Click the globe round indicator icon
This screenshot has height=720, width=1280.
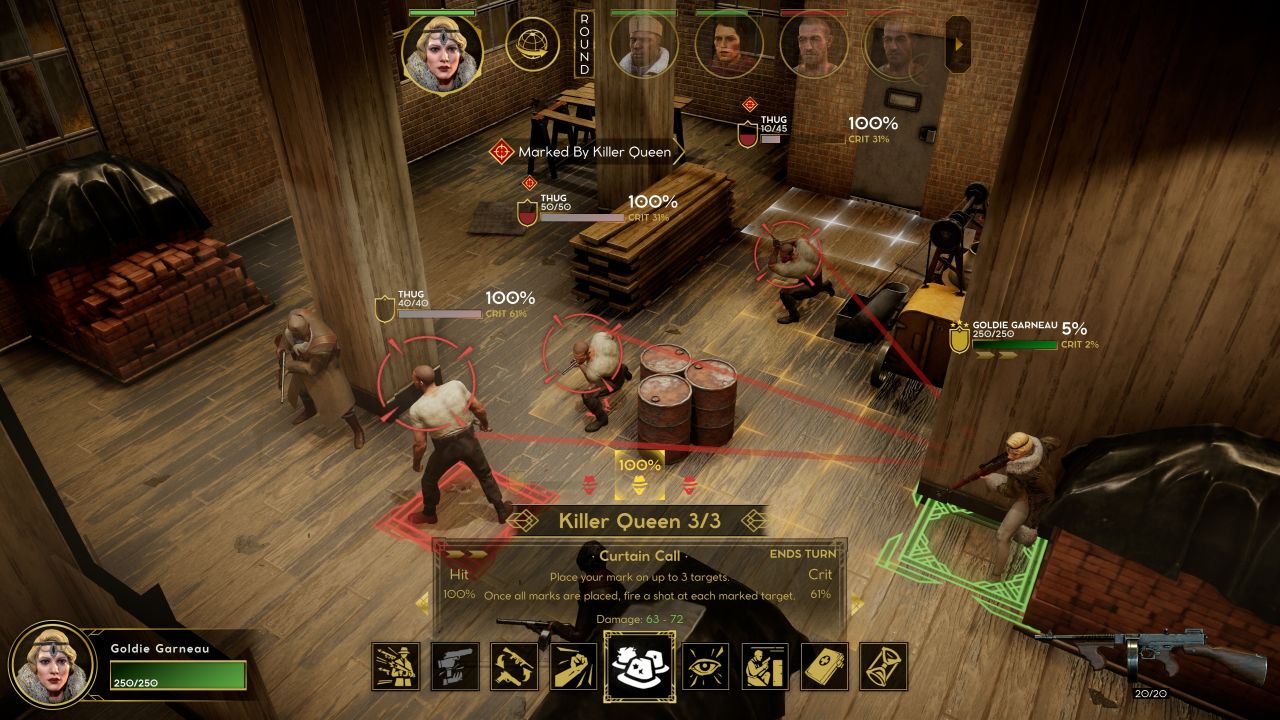[x=532, y=44]
